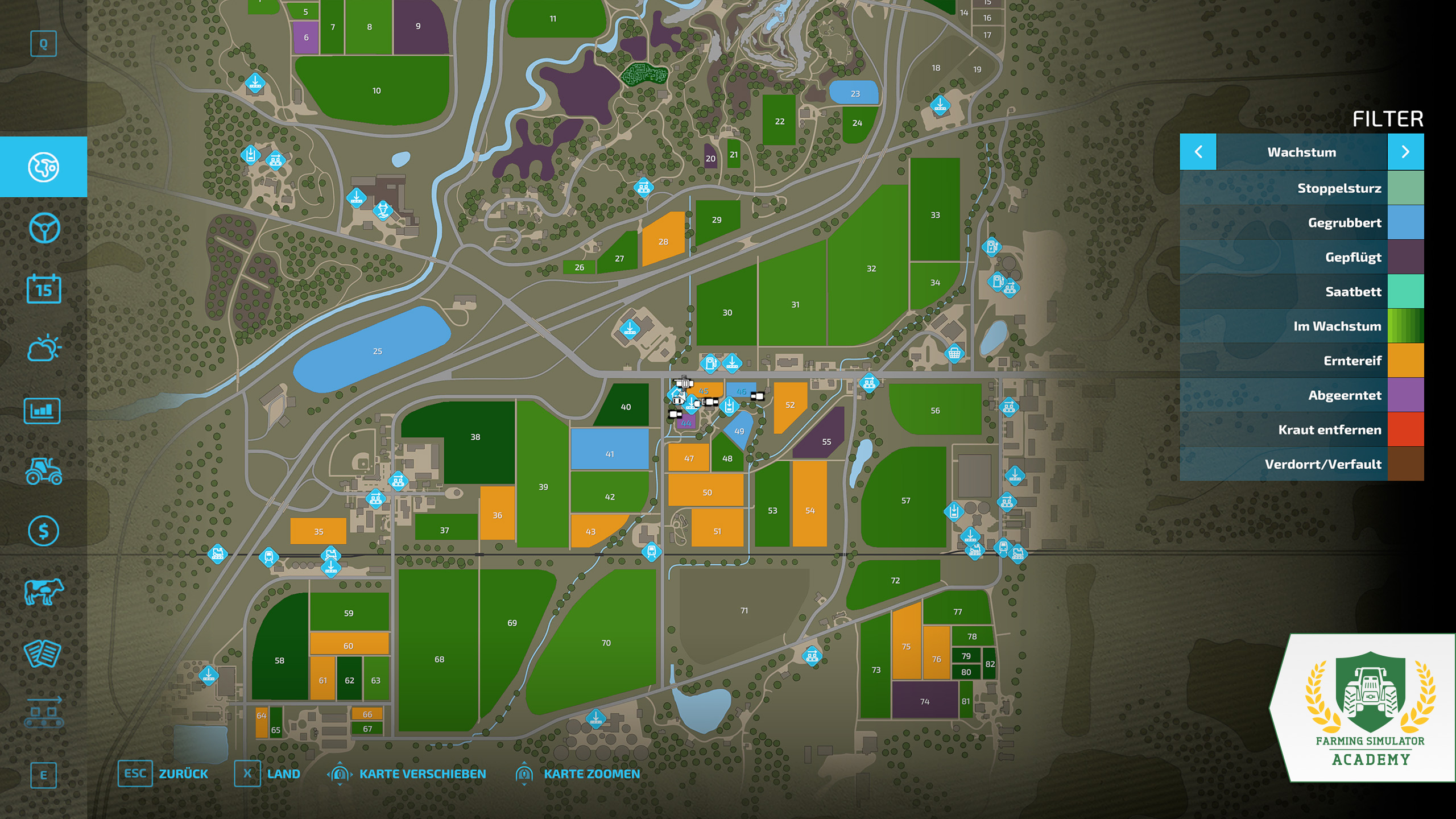Screen dimensions: 1456x819
Task: Toggle the Gegrubbert filter entry
Action: pos(1301,223)
